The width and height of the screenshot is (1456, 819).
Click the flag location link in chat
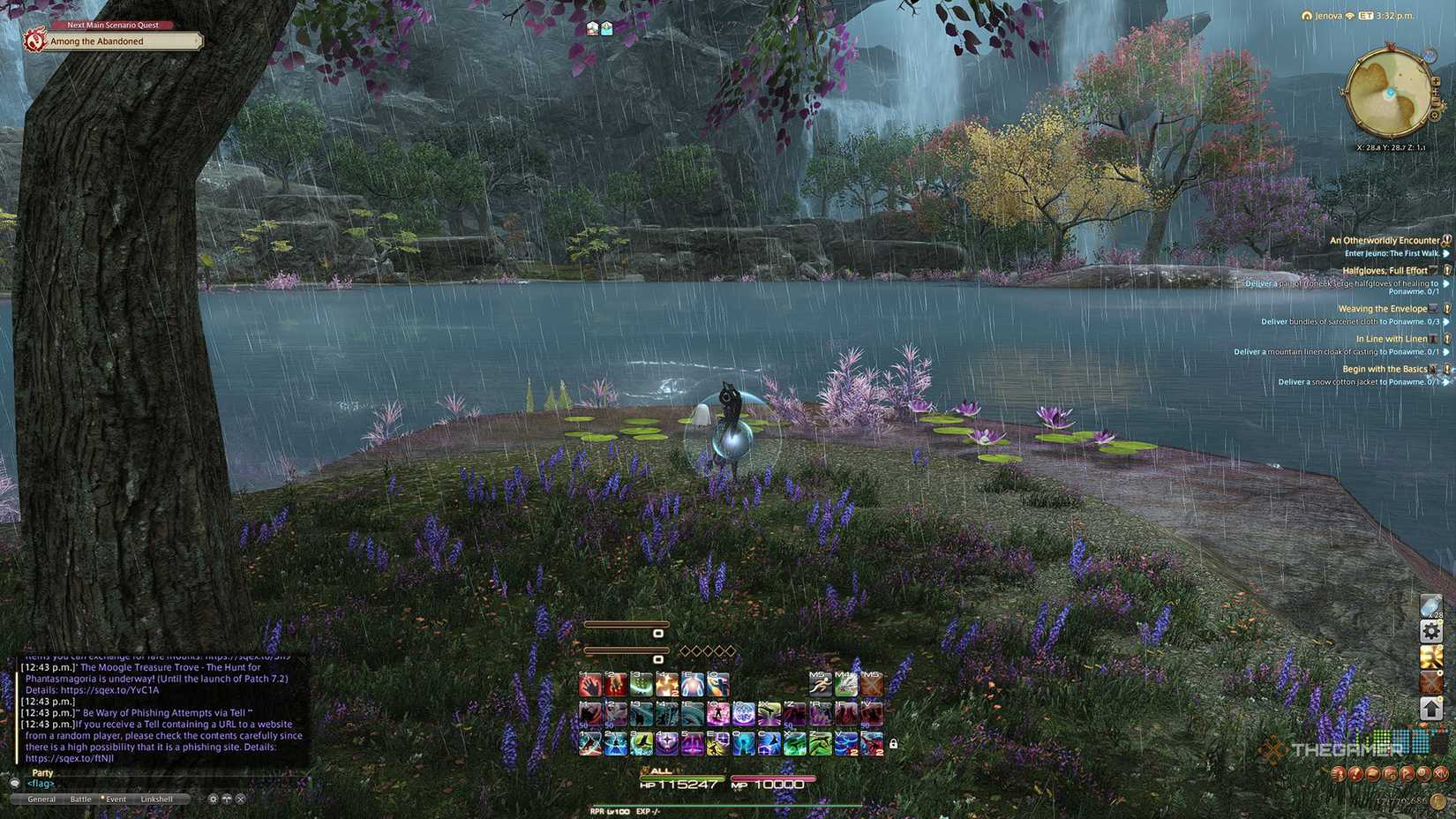[40, 784]
